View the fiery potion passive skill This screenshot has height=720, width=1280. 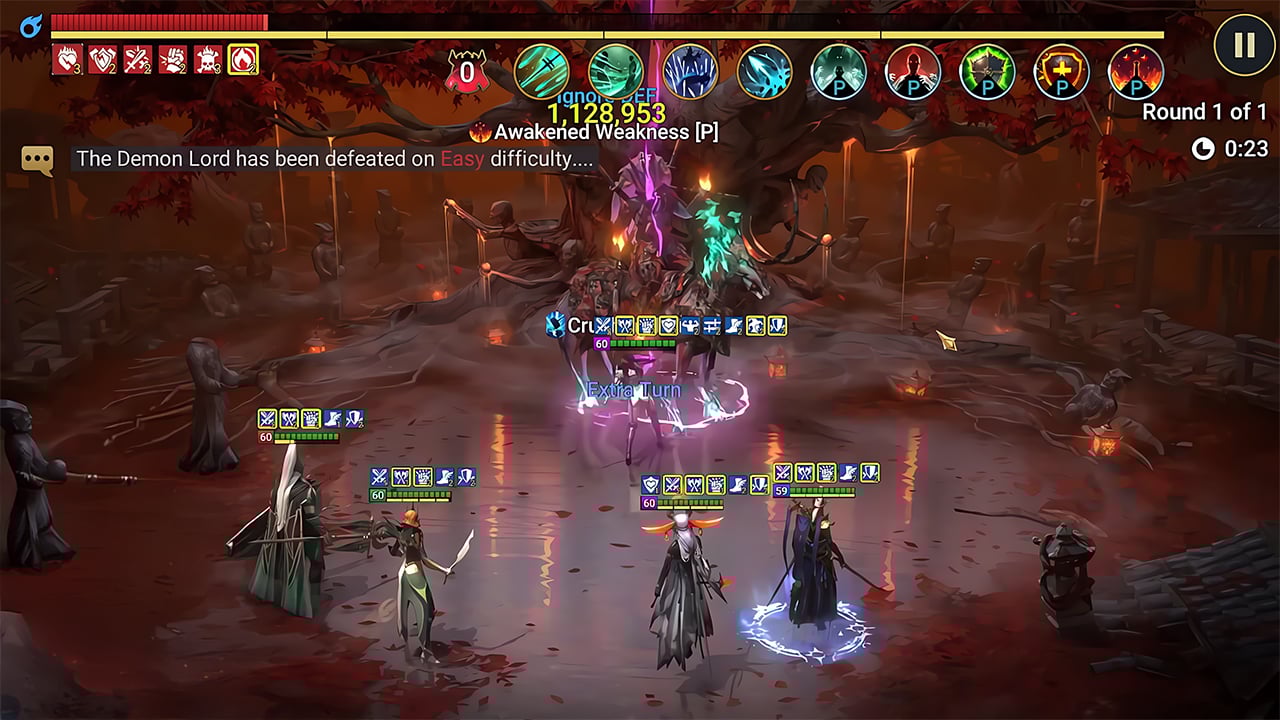tap(1136, 72)
